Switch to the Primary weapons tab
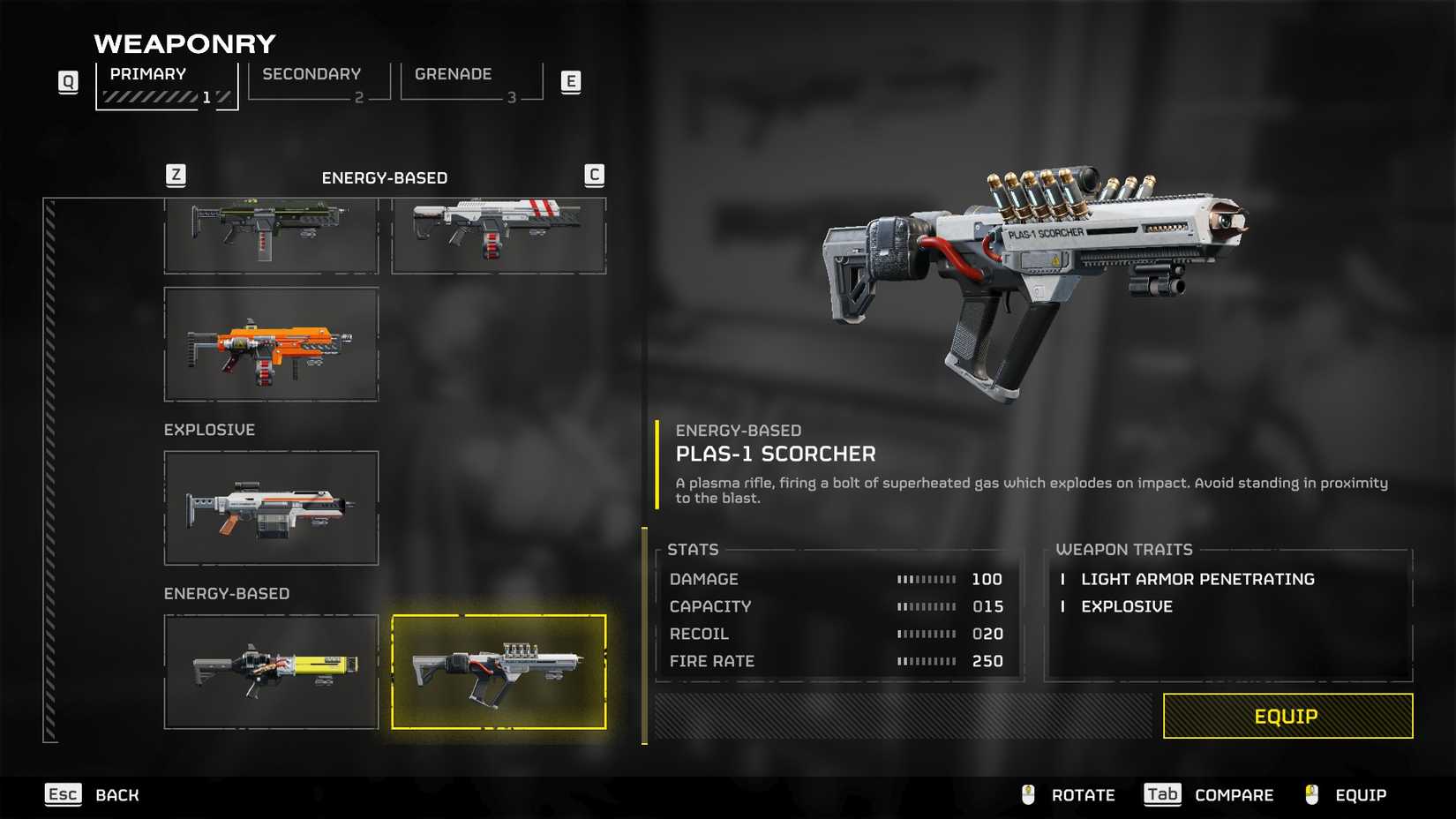 click(x=166, y=85)
